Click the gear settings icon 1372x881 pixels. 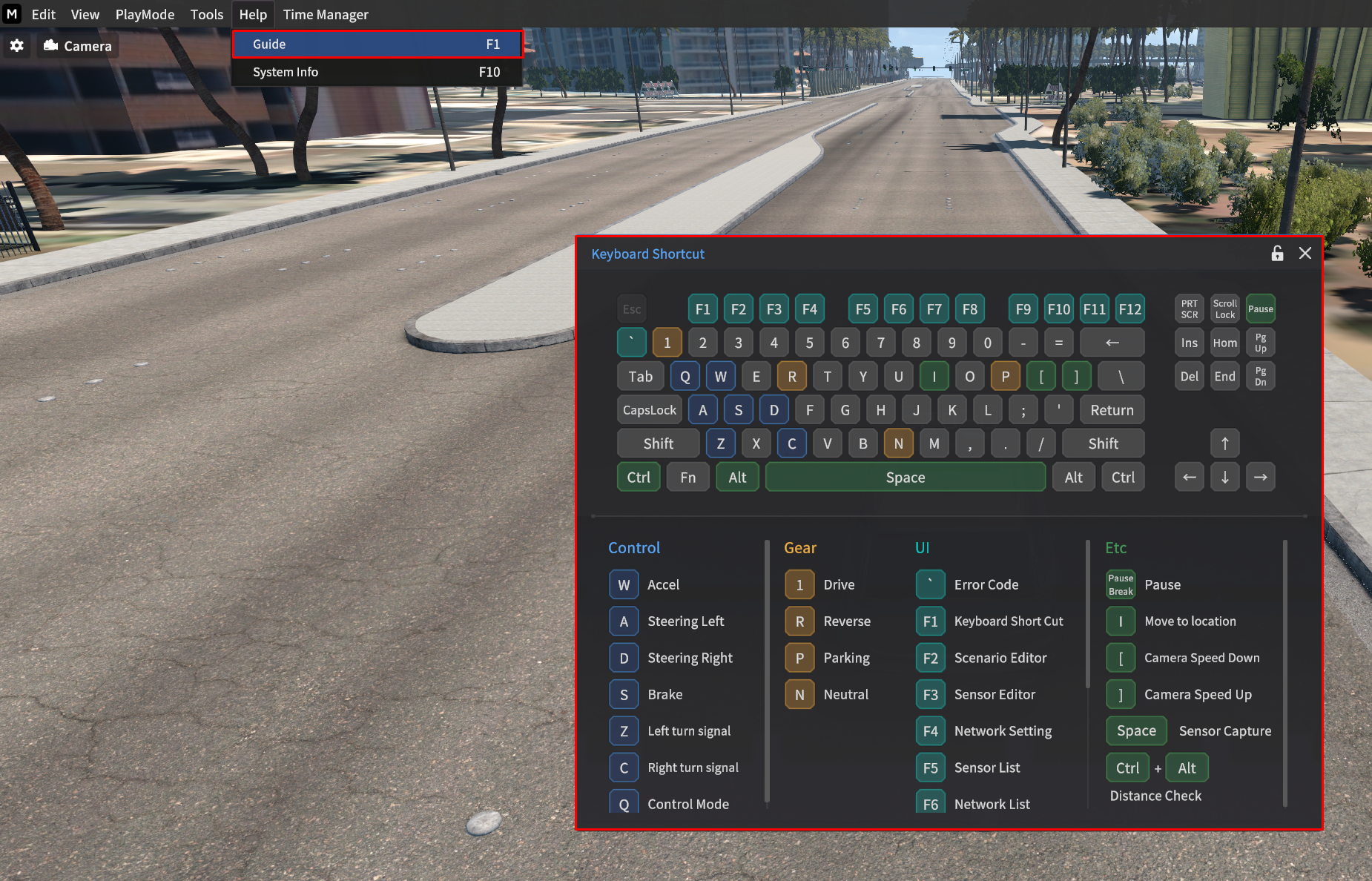17,46
